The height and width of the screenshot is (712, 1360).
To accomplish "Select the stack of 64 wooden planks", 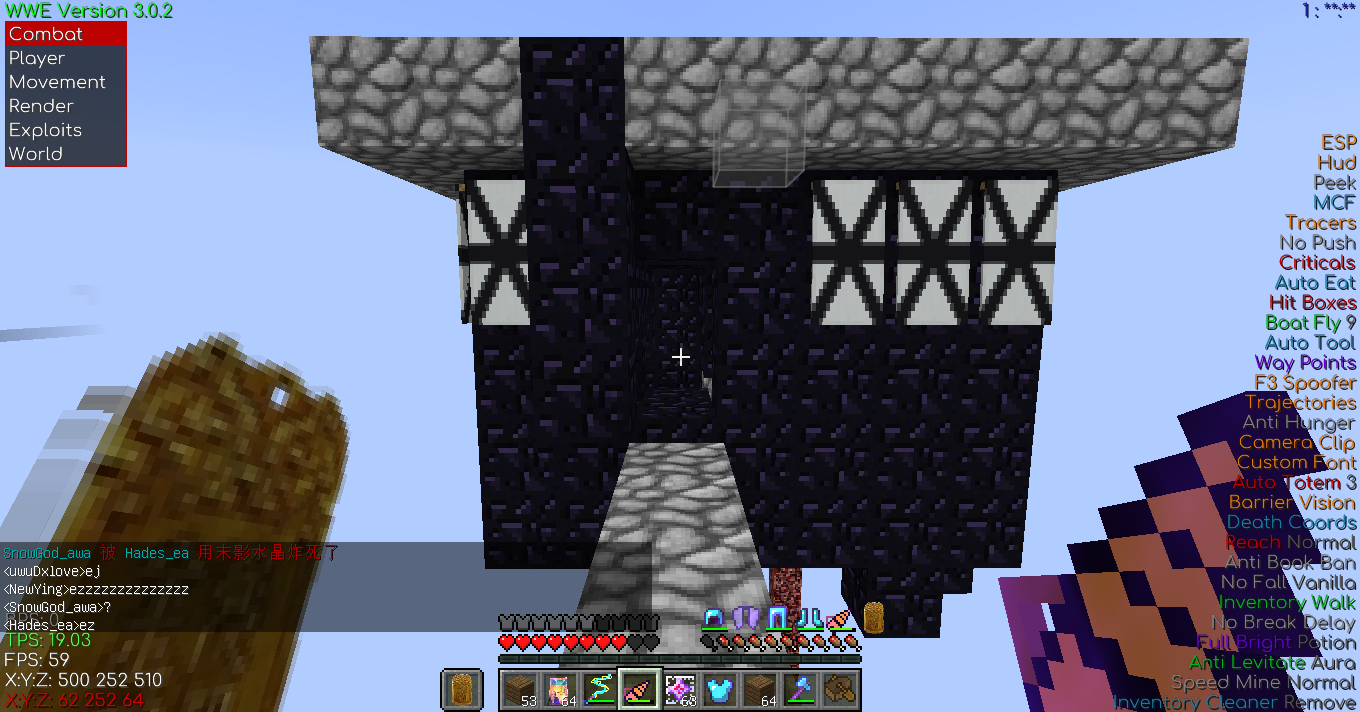I will 761,689.
